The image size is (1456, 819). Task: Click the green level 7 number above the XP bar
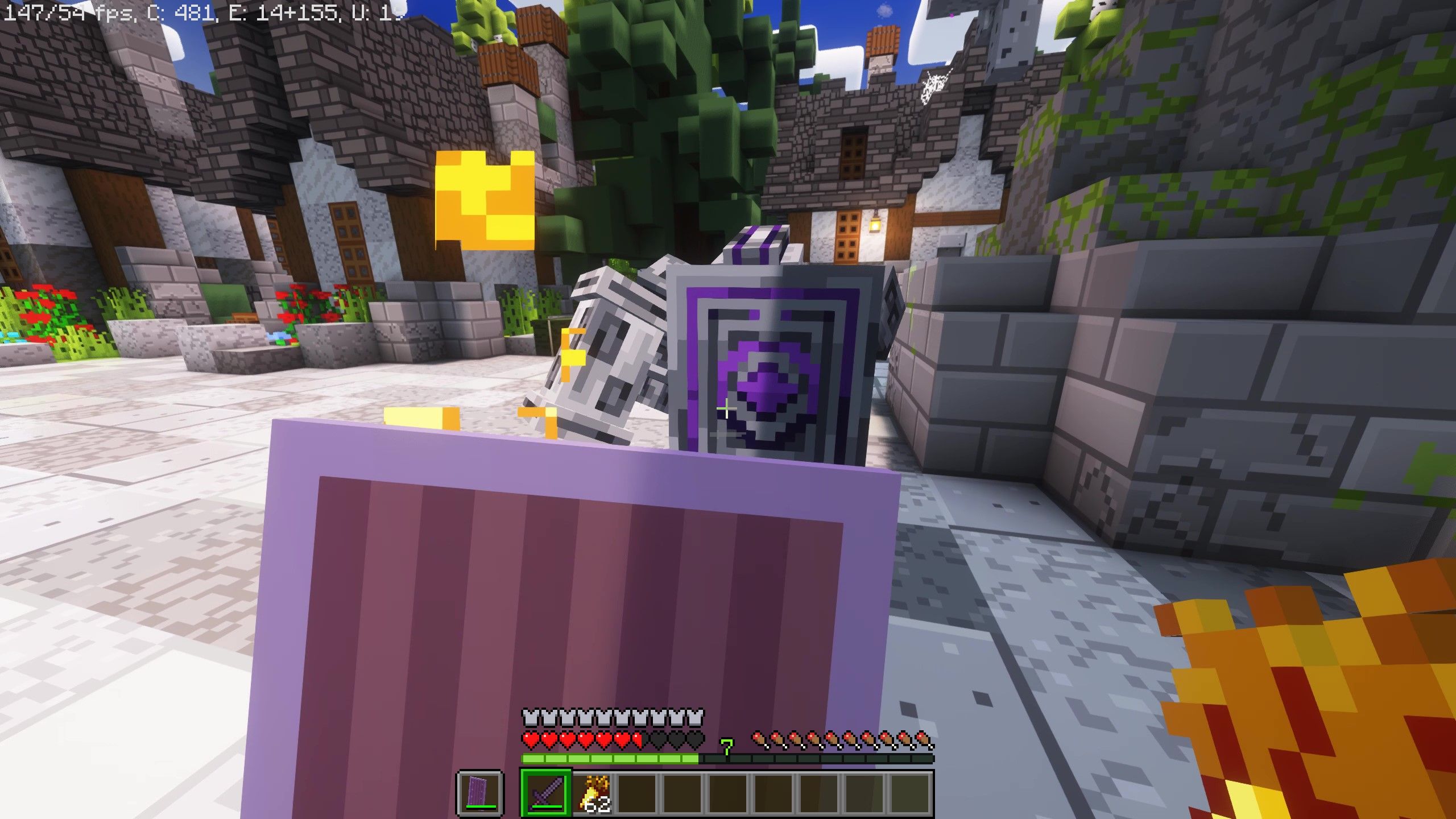click(727, 745)
